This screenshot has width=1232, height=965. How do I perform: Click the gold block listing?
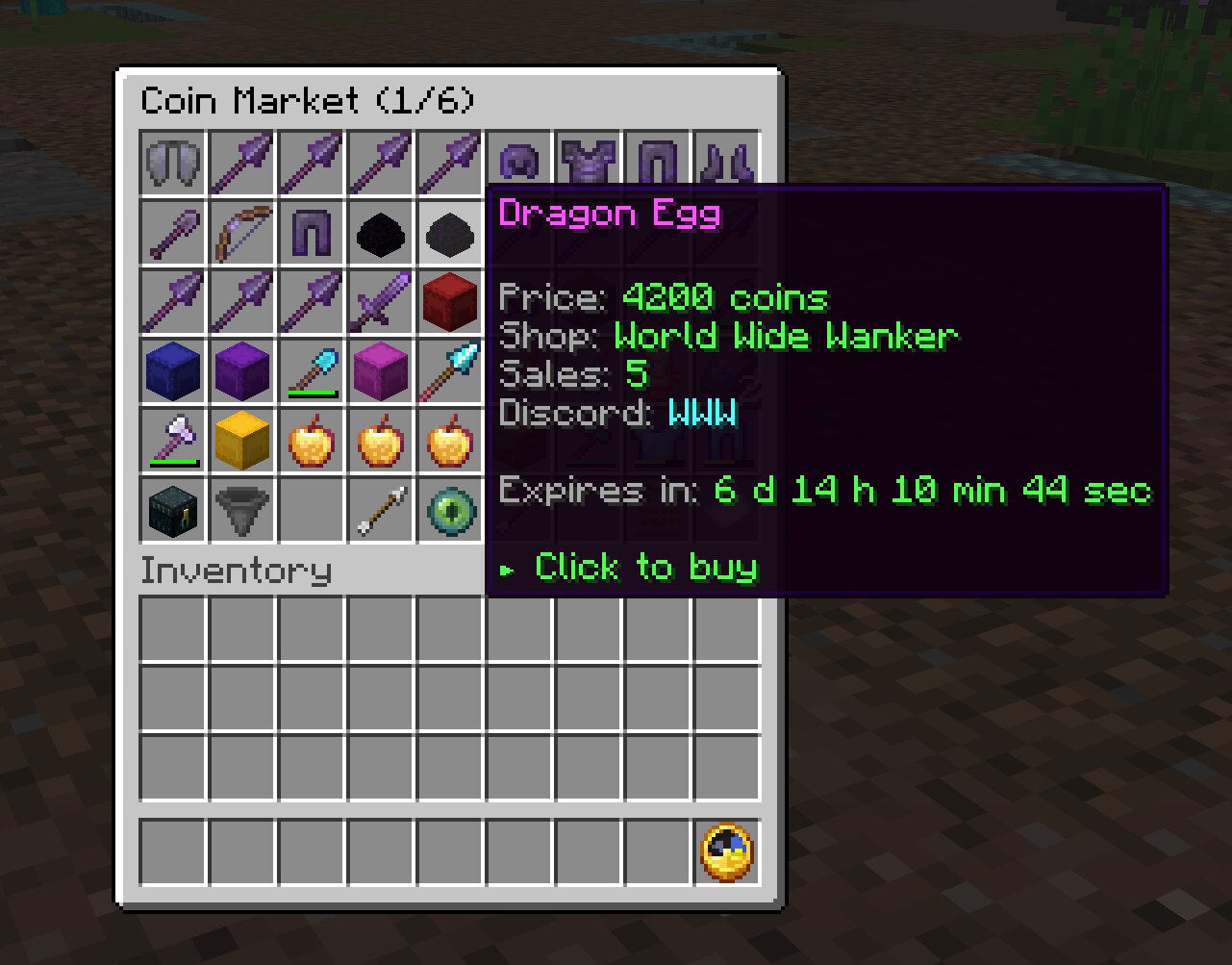[x=242, y=440]
